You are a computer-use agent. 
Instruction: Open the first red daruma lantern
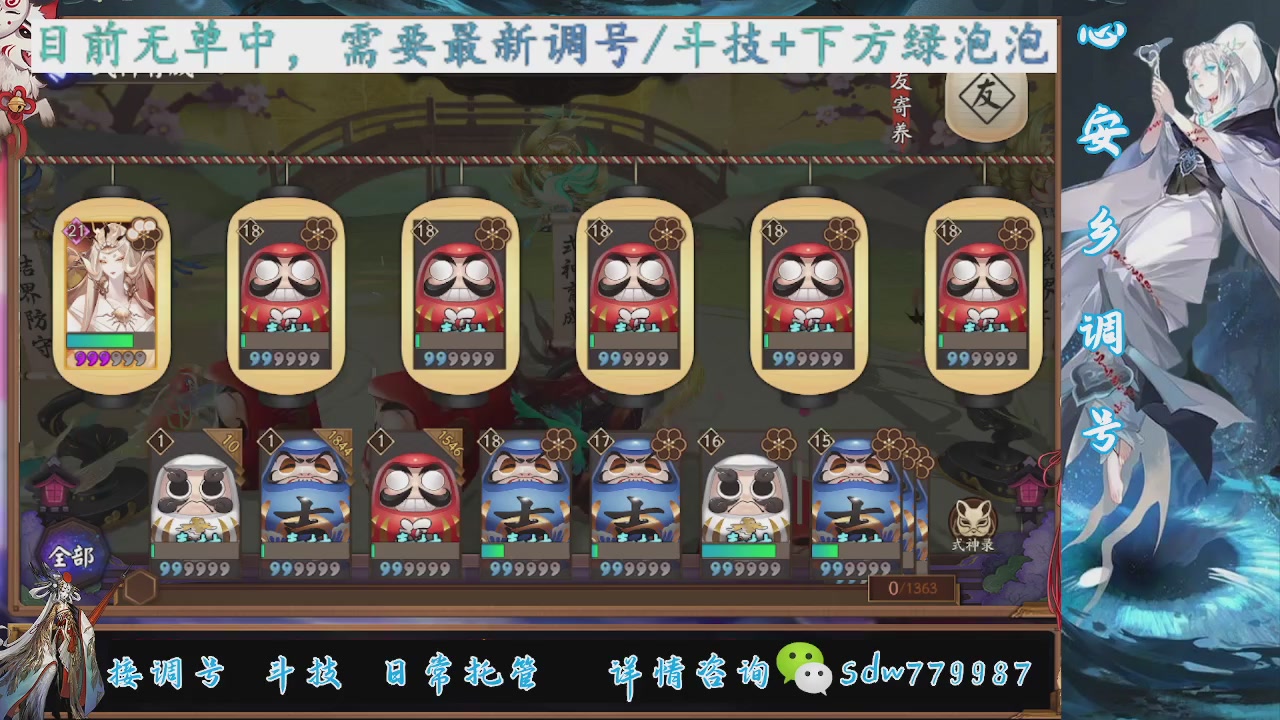pos(287,295)
